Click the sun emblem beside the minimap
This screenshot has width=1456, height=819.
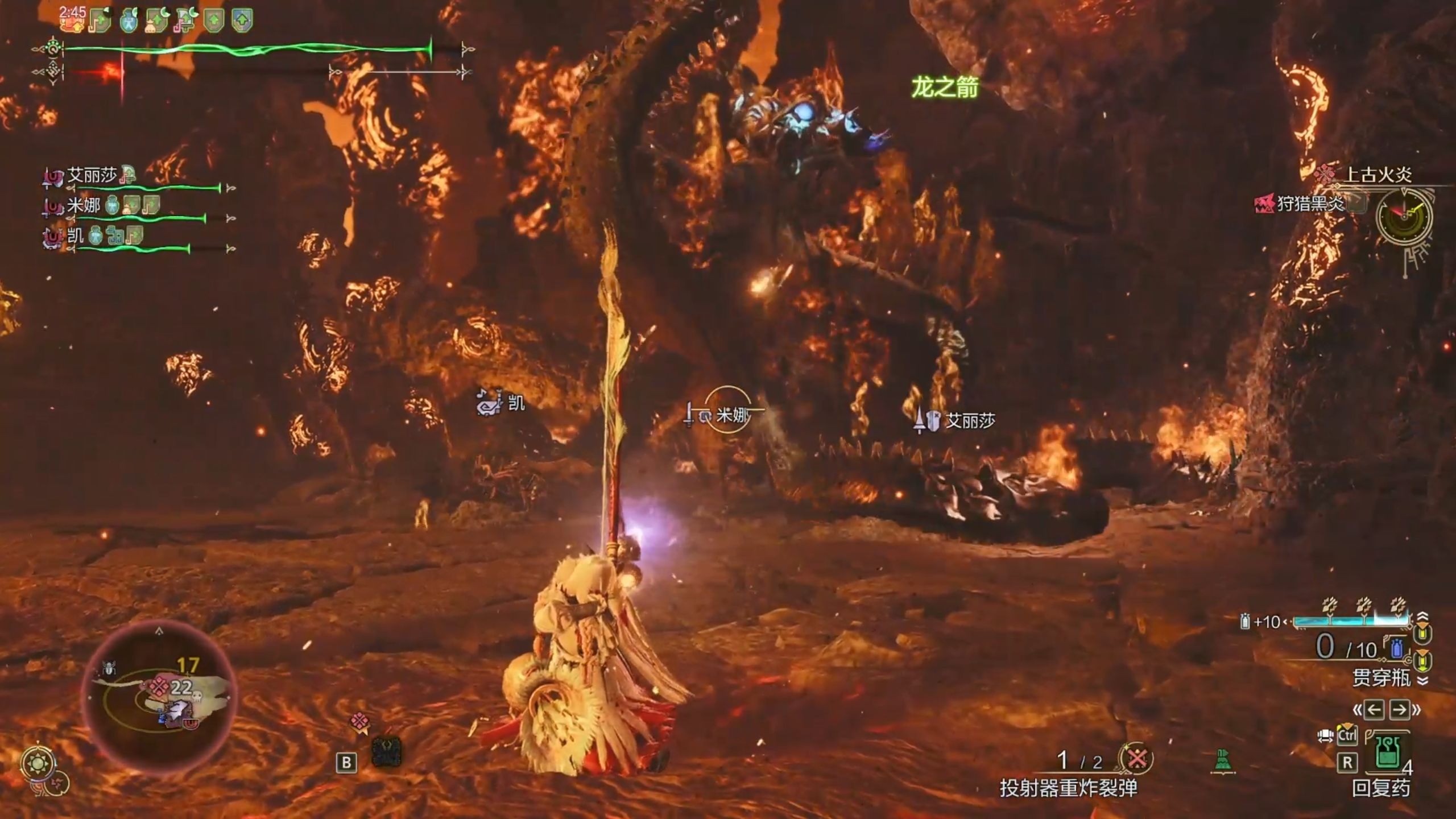[38, 763]
